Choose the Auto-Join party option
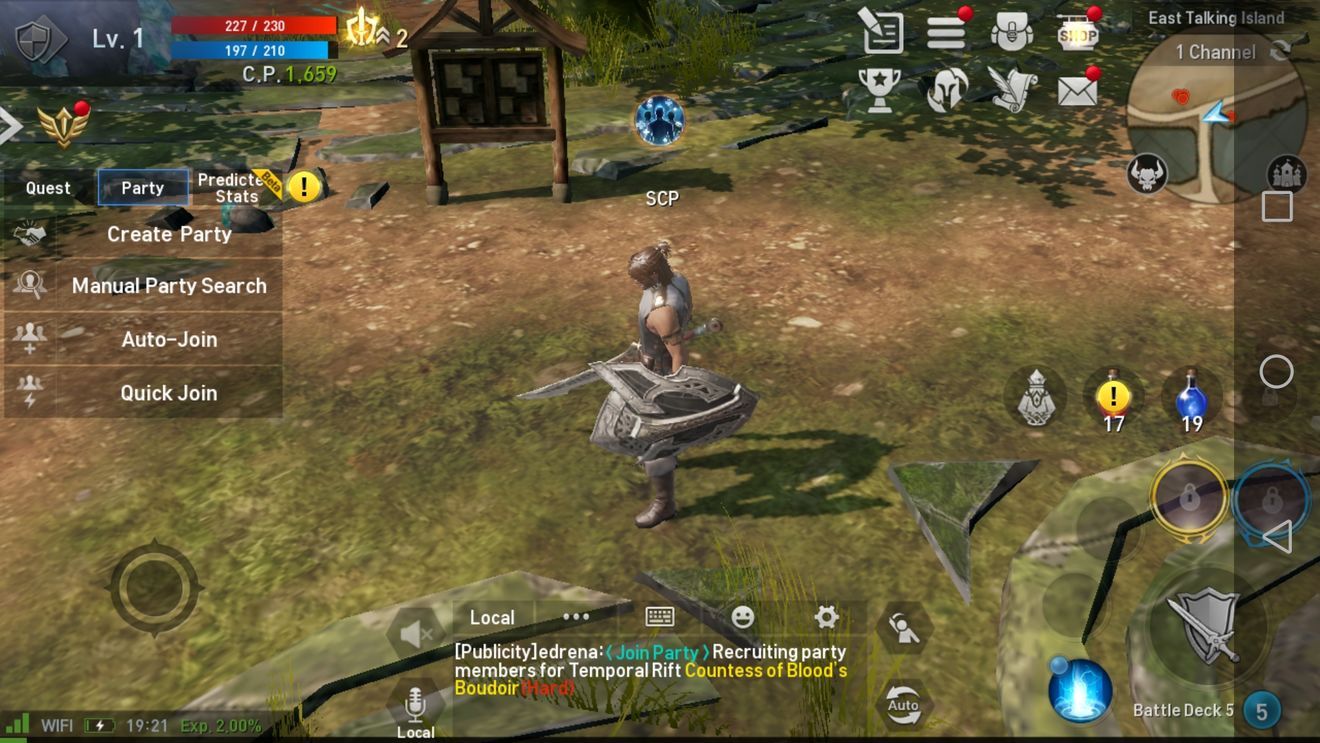 (169, 340)
